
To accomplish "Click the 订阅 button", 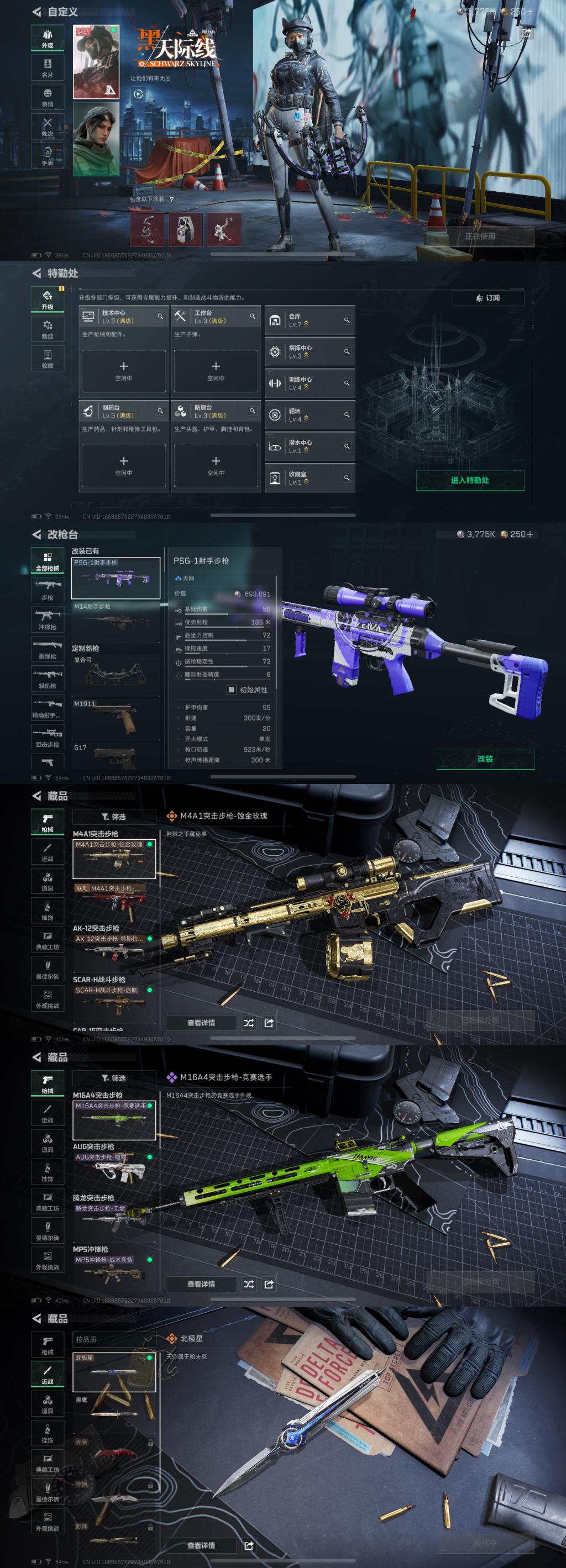I will (x=488, y=298).
